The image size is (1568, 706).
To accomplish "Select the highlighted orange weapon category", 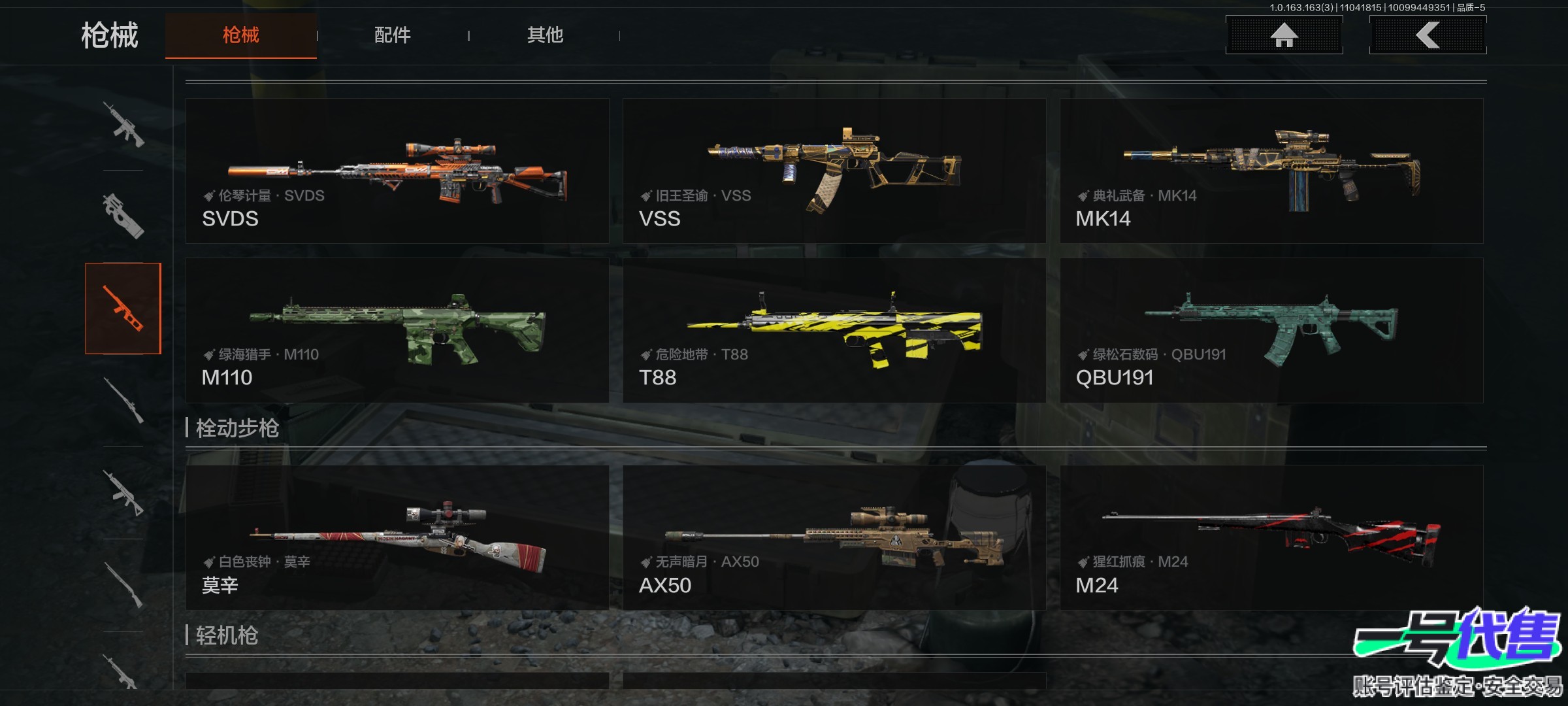I will (123, 309).
